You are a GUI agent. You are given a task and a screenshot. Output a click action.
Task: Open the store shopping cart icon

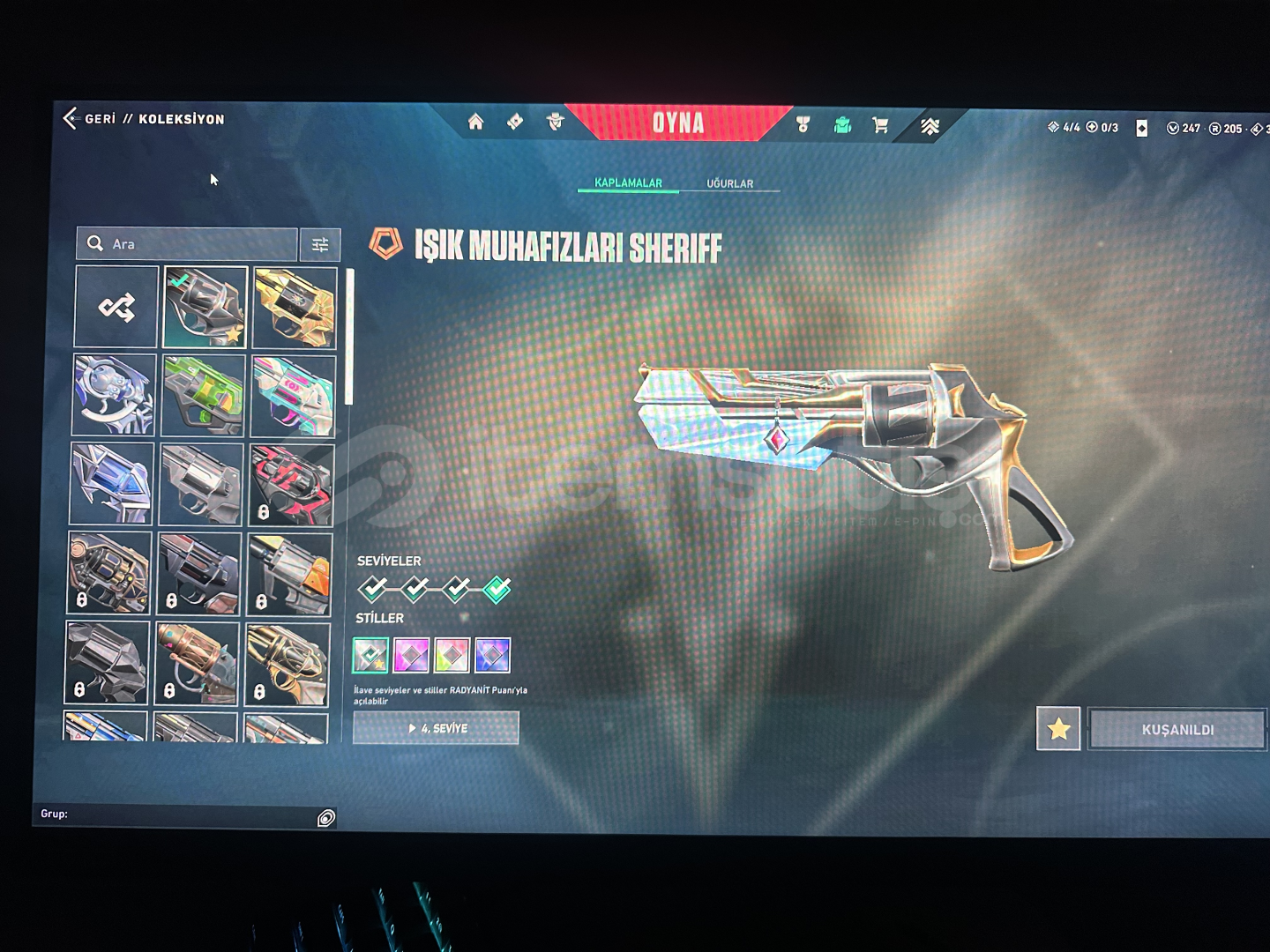click(x=880, y=125)
